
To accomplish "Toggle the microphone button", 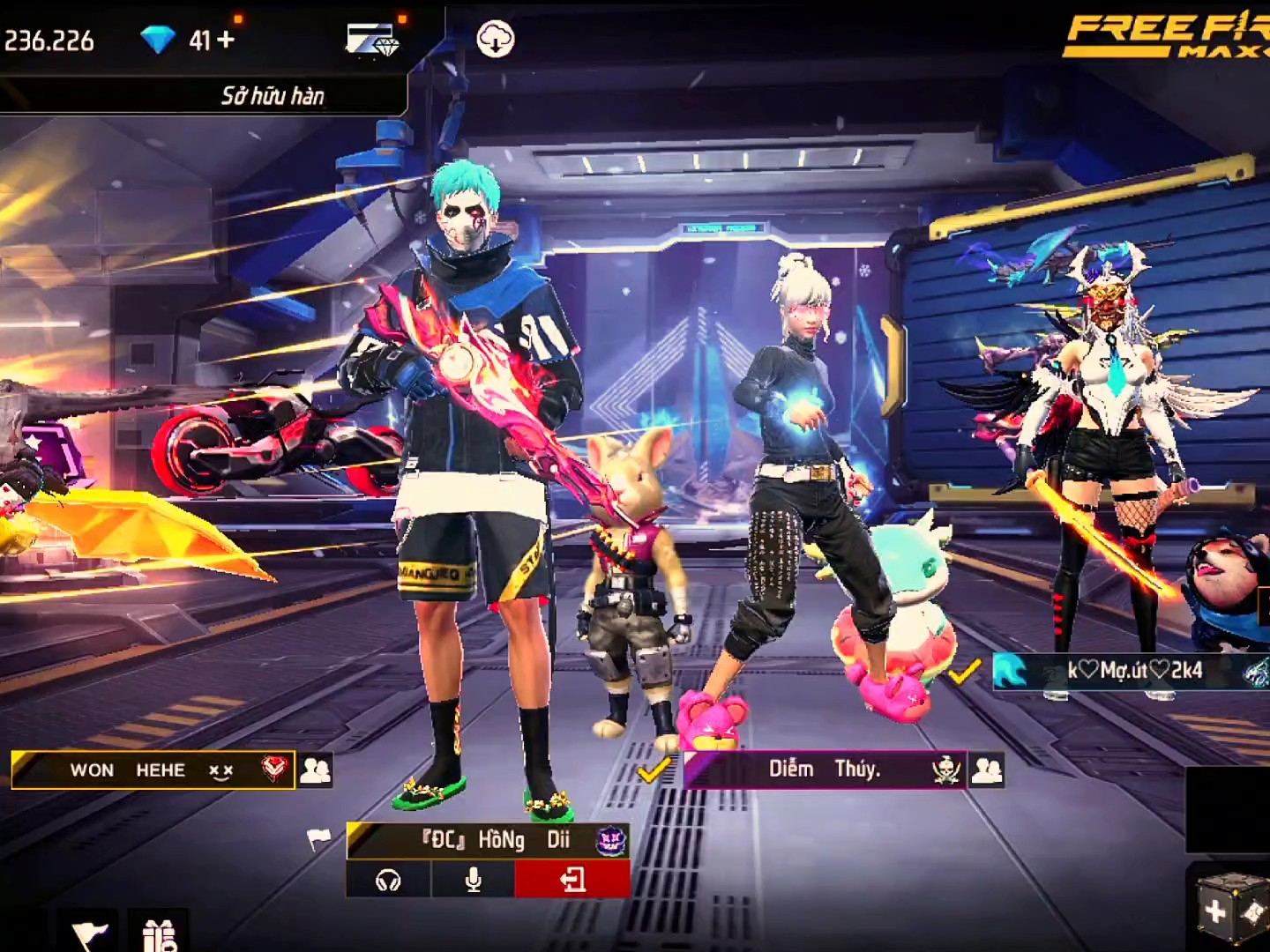I will (473, 880).
